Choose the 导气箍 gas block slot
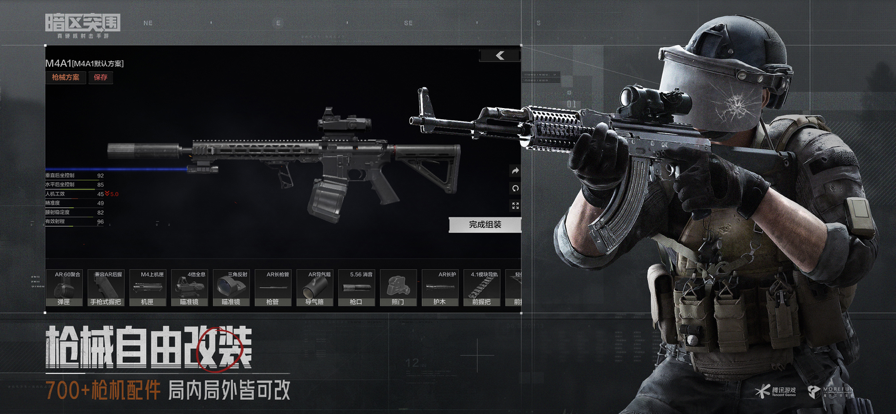896x414 pixels. (x=317, y=287)
